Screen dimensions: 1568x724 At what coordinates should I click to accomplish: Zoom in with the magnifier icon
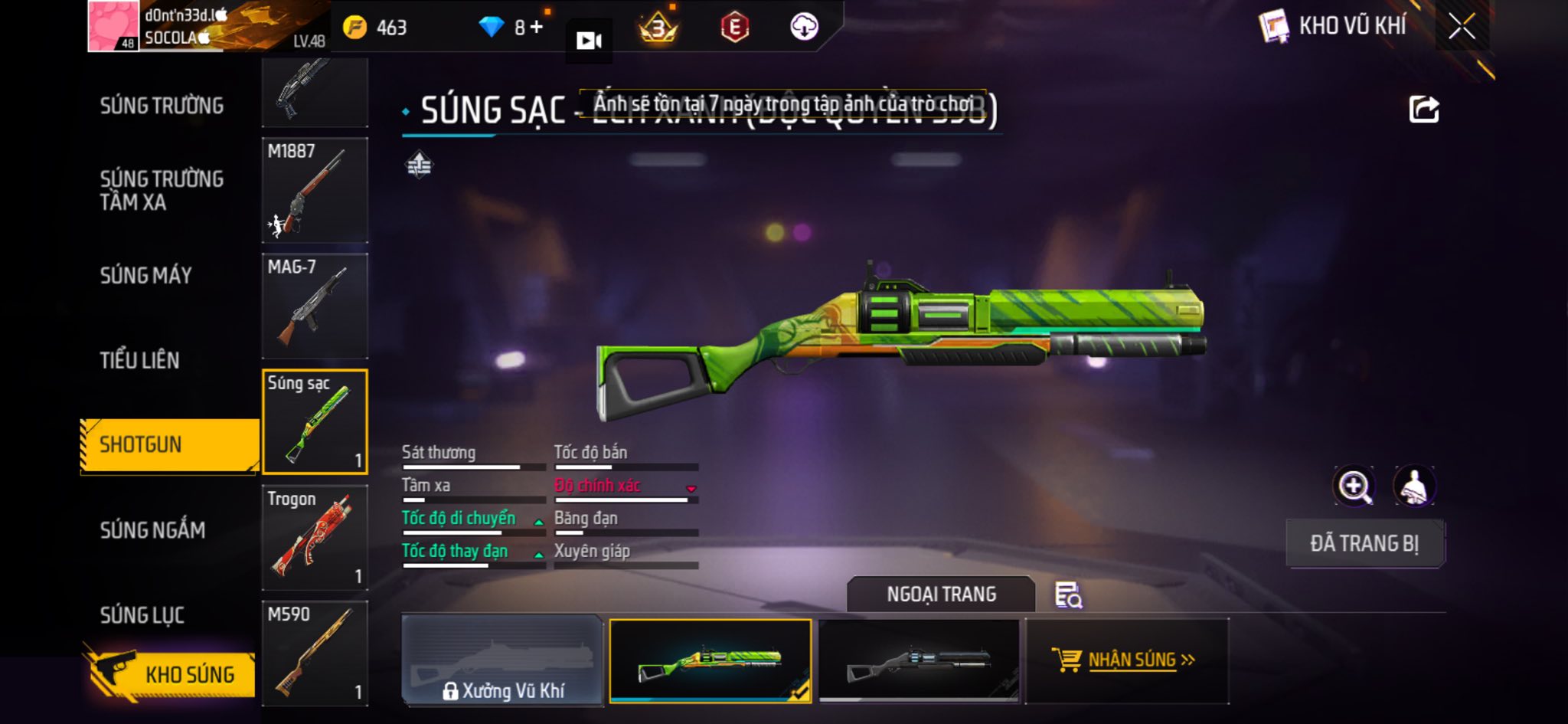tap(1354, 486)
